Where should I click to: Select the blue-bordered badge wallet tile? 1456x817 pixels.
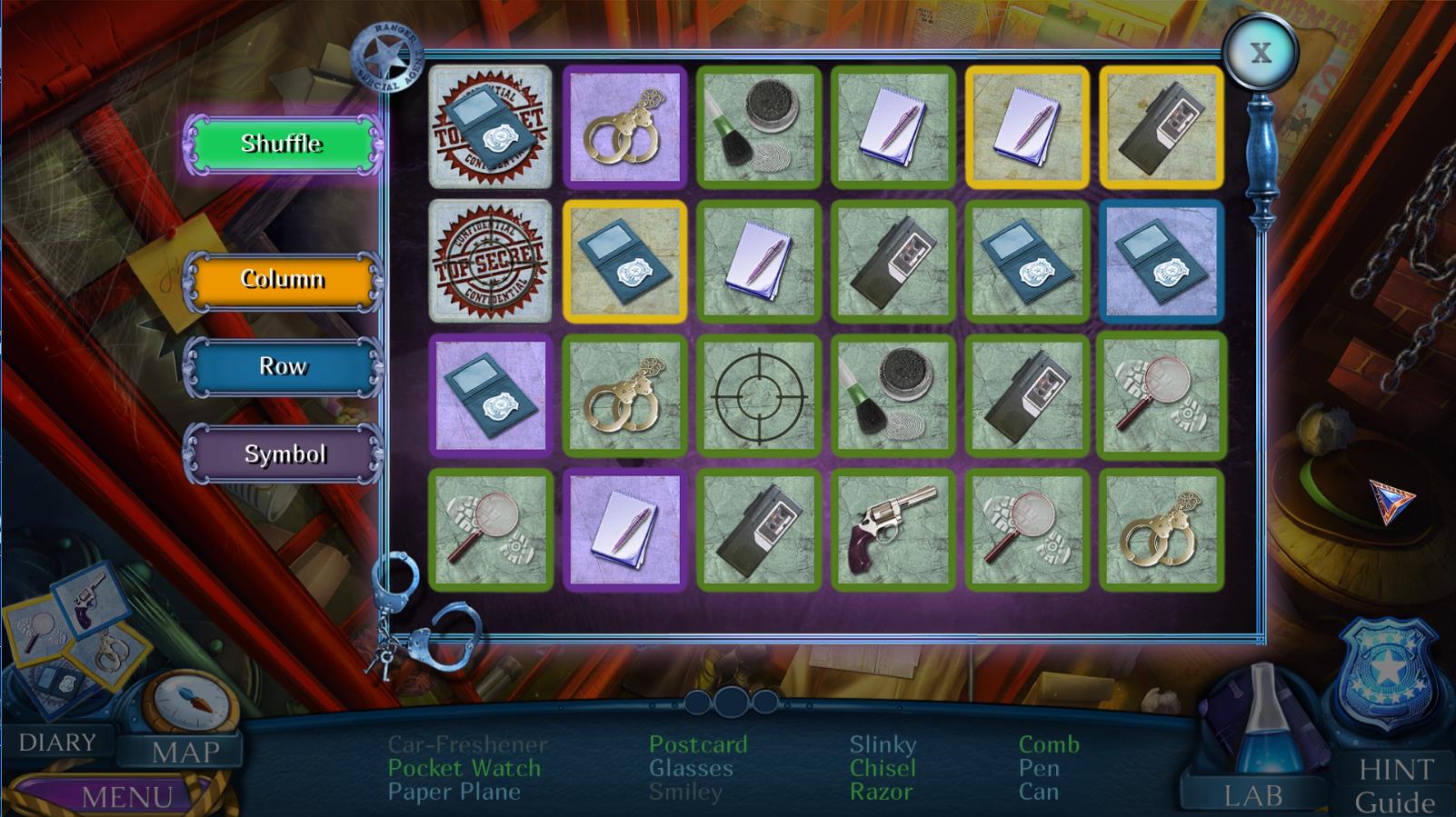click(x=1161, y=261)
